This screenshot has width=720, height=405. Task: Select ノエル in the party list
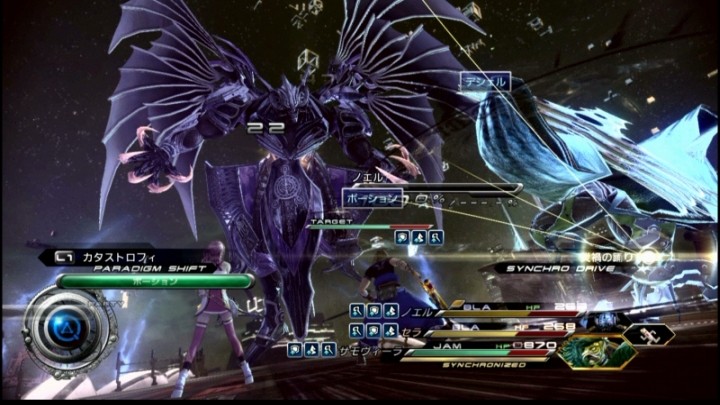click(418, 311)
